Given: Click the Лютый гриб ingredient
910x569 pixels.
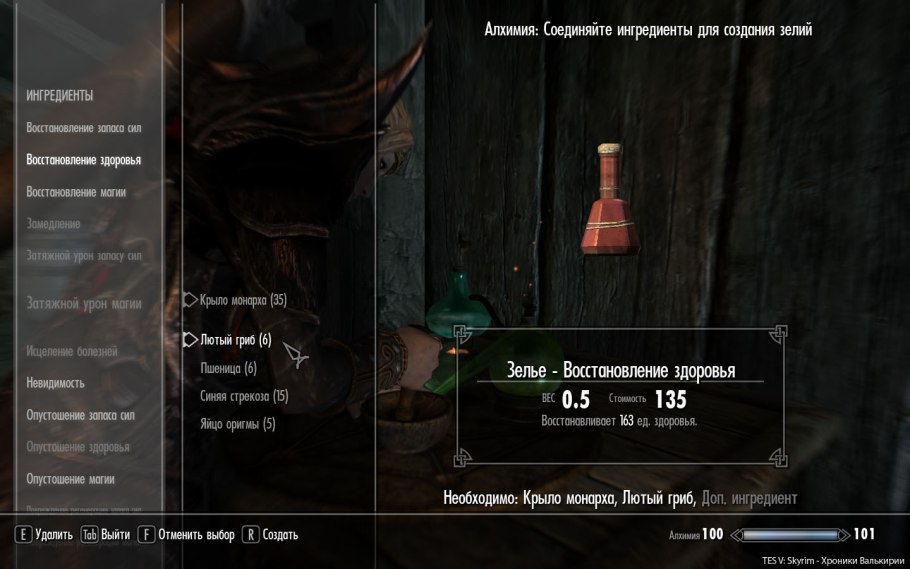Looking at the screenshot, I should pyautogui.click(x=236, y=340).
